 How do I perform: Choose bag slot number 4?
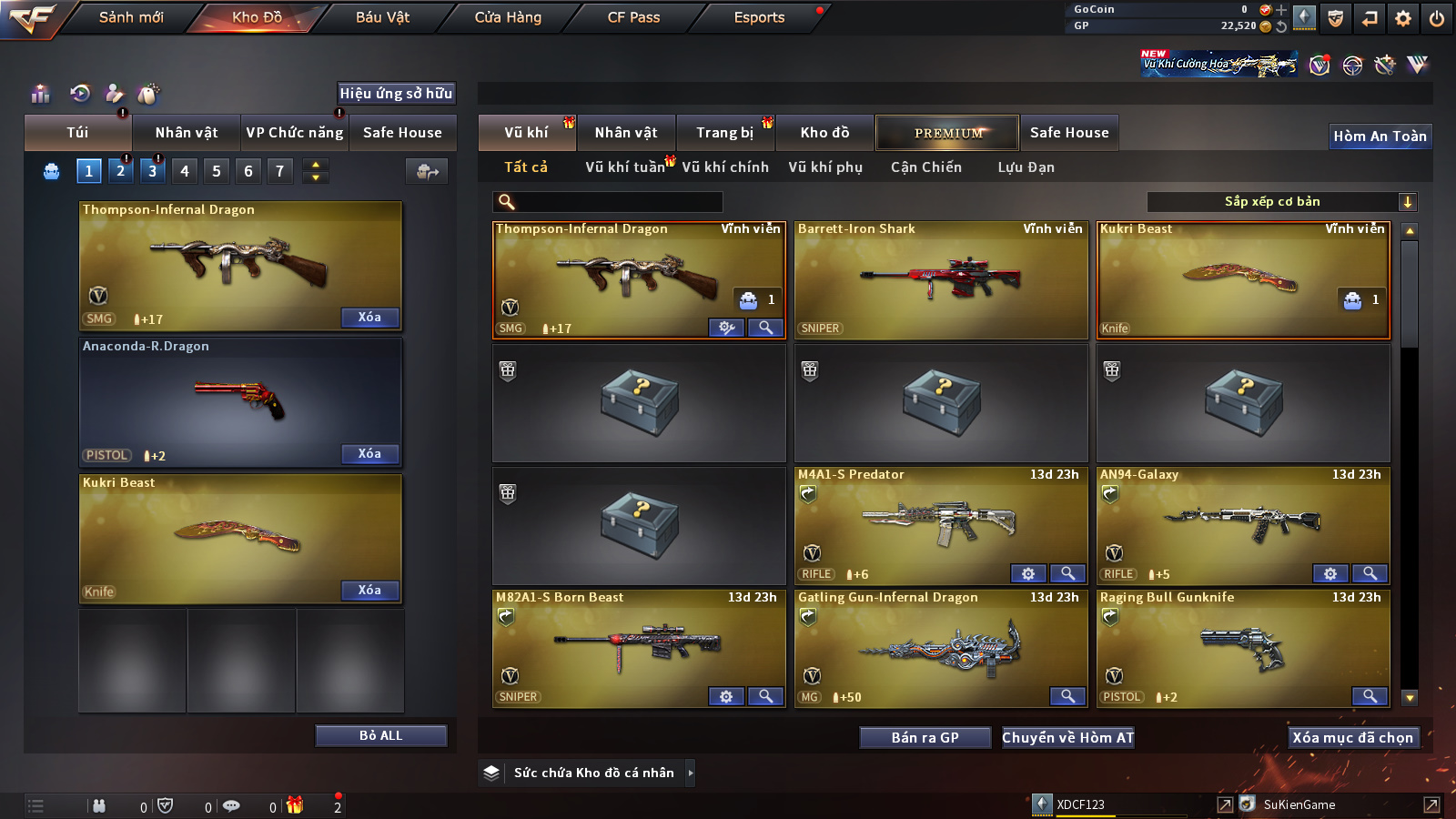coord(185,170)
